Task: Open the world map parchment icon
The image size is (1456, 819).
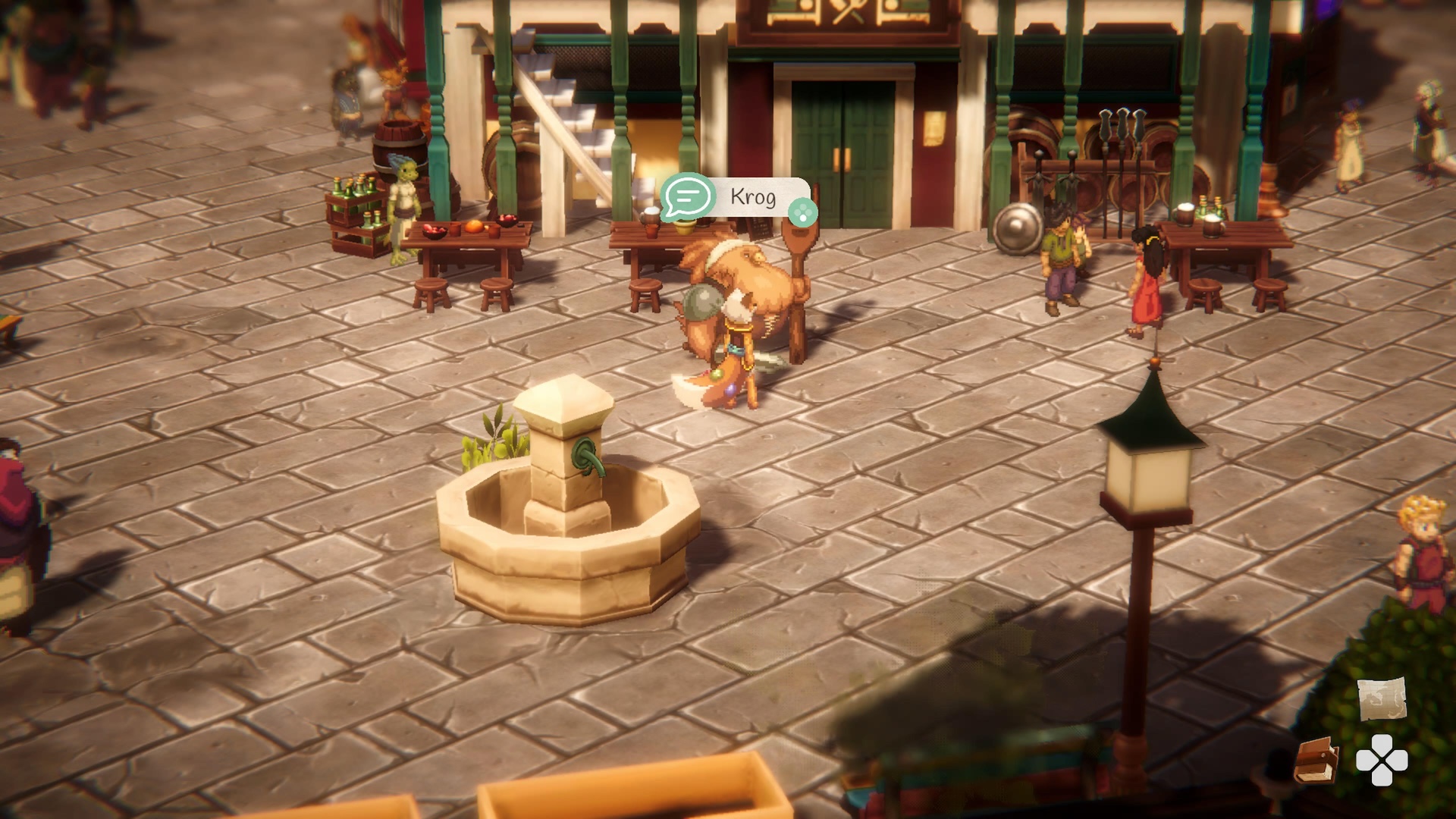Action: coord(1382,698)
